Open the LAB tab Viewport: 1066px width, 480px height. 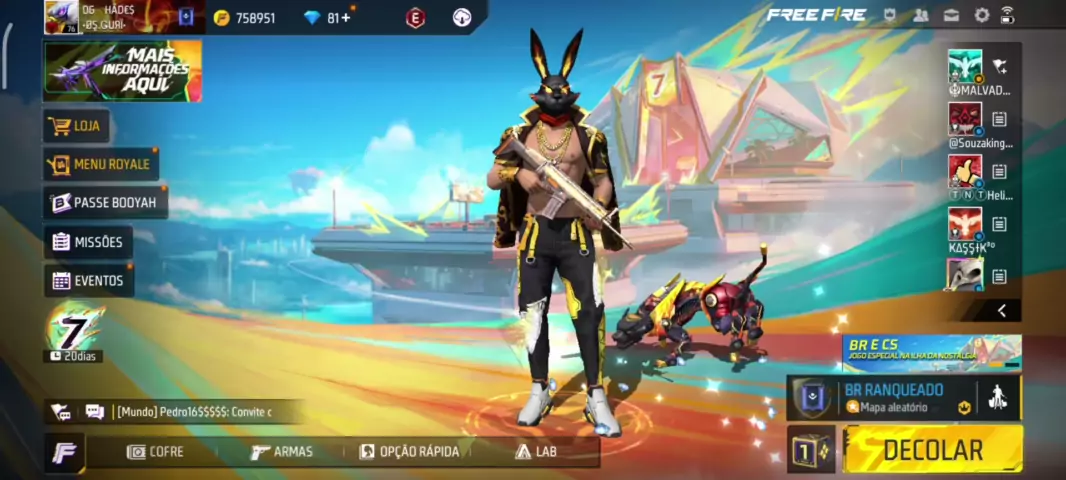pos(536,452)
